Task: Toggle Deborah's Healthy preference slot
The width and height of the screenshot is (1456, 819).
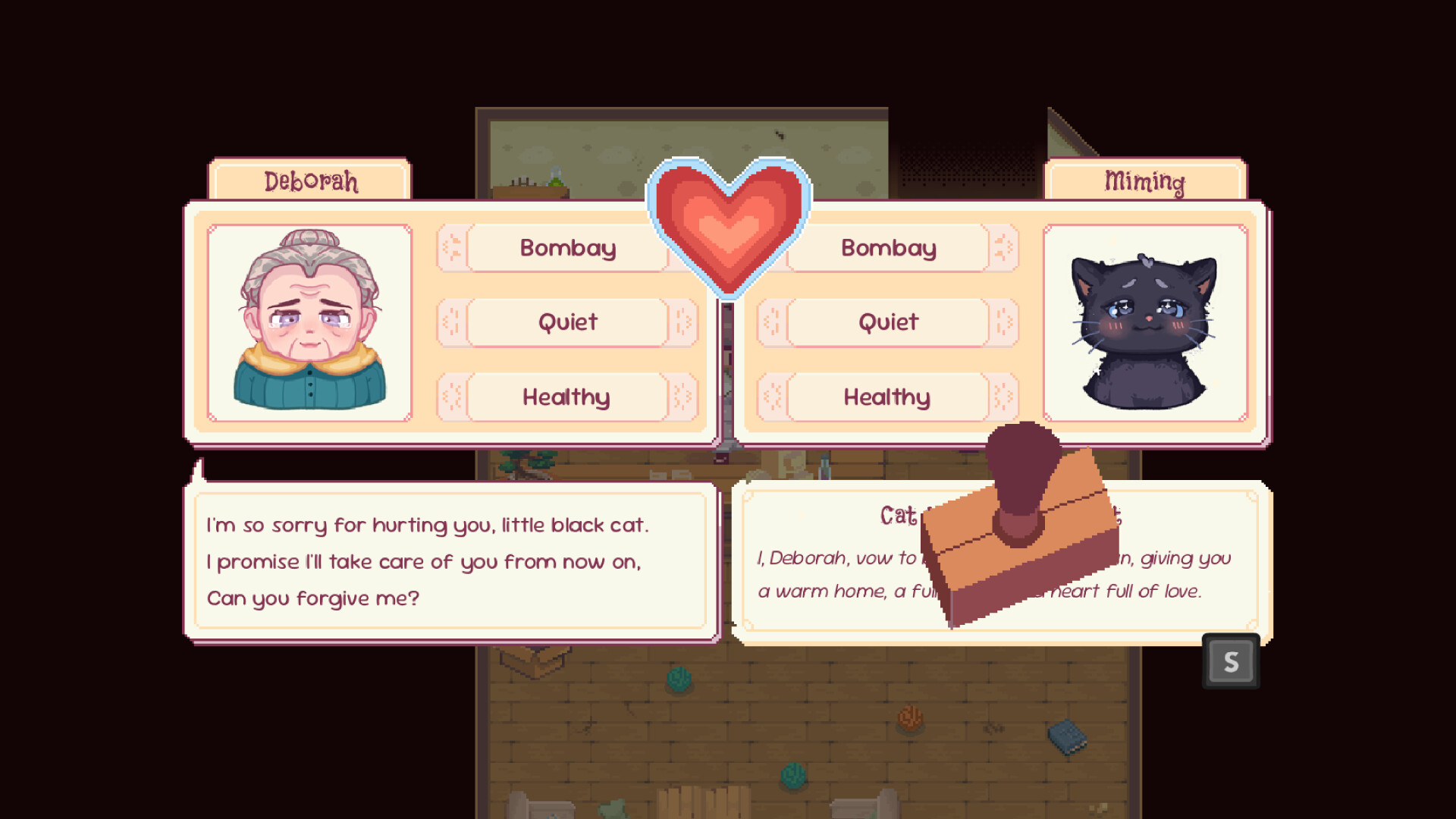Action: coord(566,397)
